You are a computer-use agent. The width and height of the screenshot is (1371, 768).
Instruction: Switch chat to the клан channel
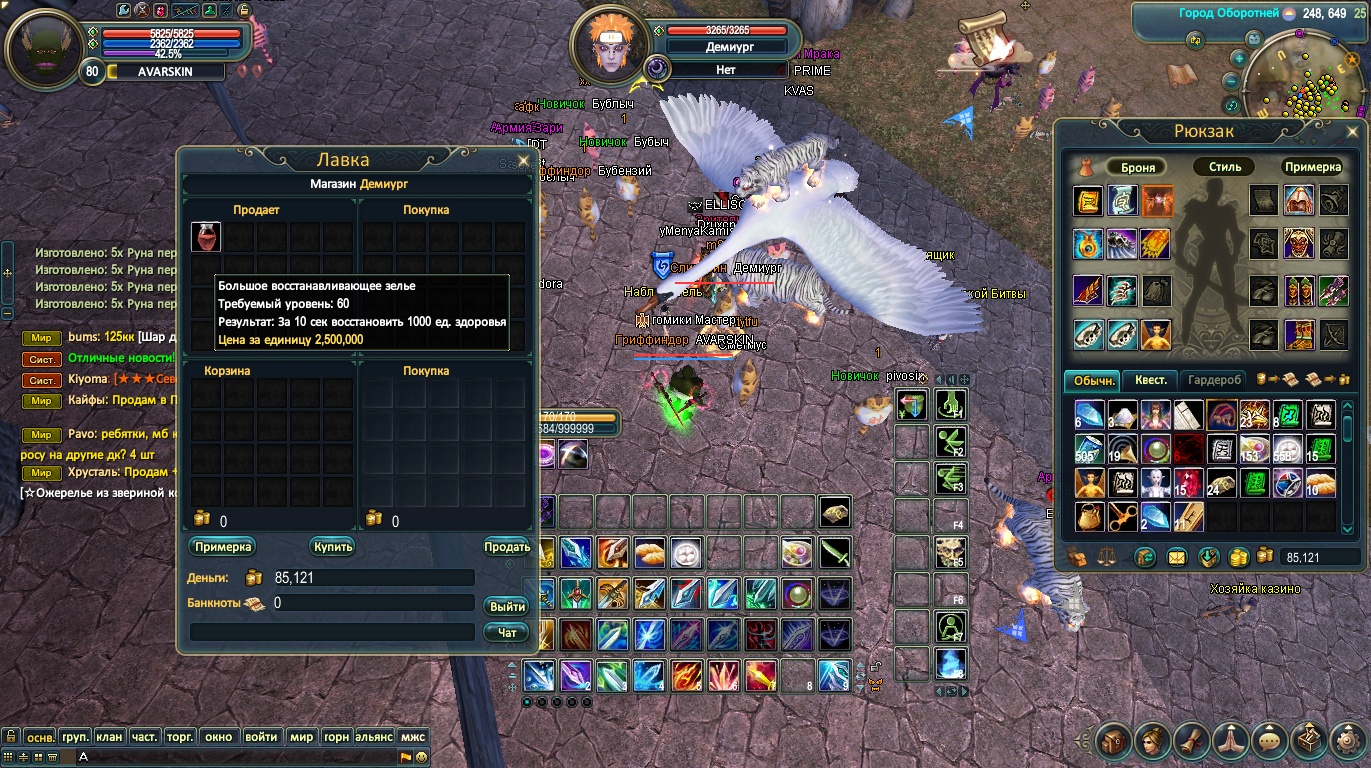(x=110, y=737)
